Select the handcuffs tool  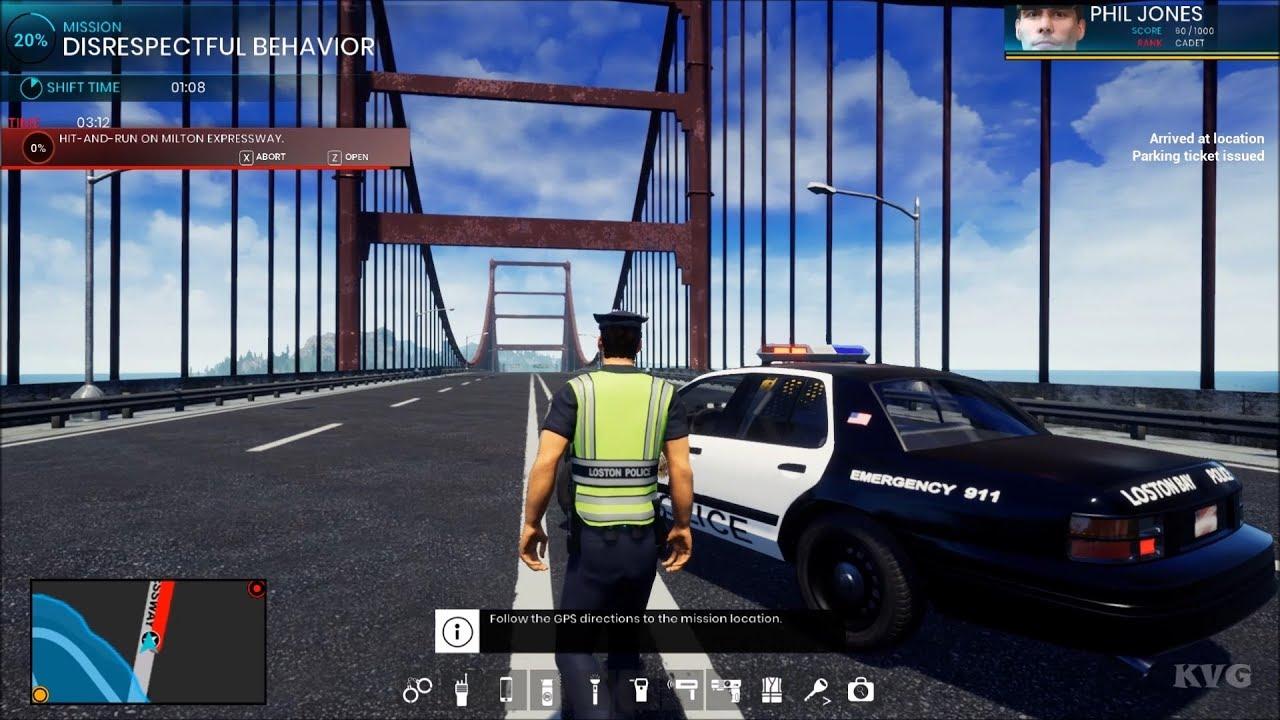[x=418, y=689]
